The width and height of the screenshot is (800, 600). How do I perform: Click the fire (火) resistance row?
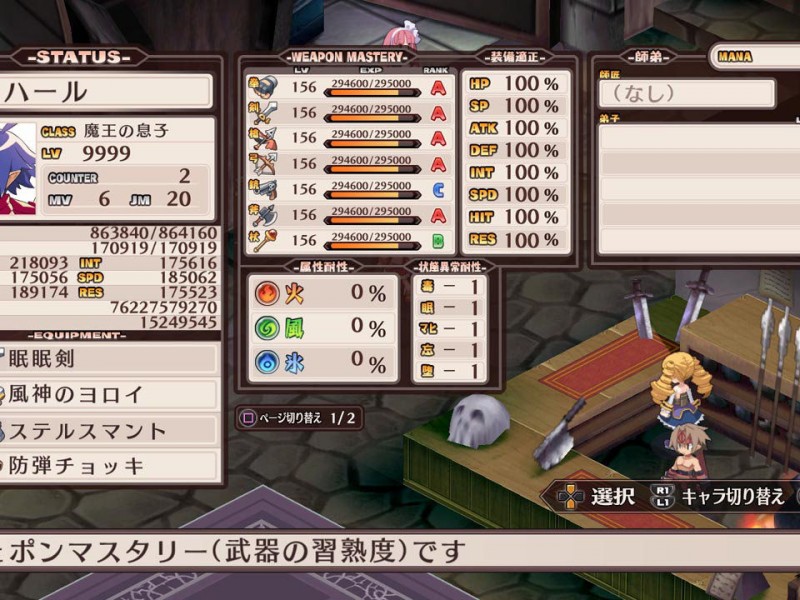pyautogui.click(x=322, y=294)
